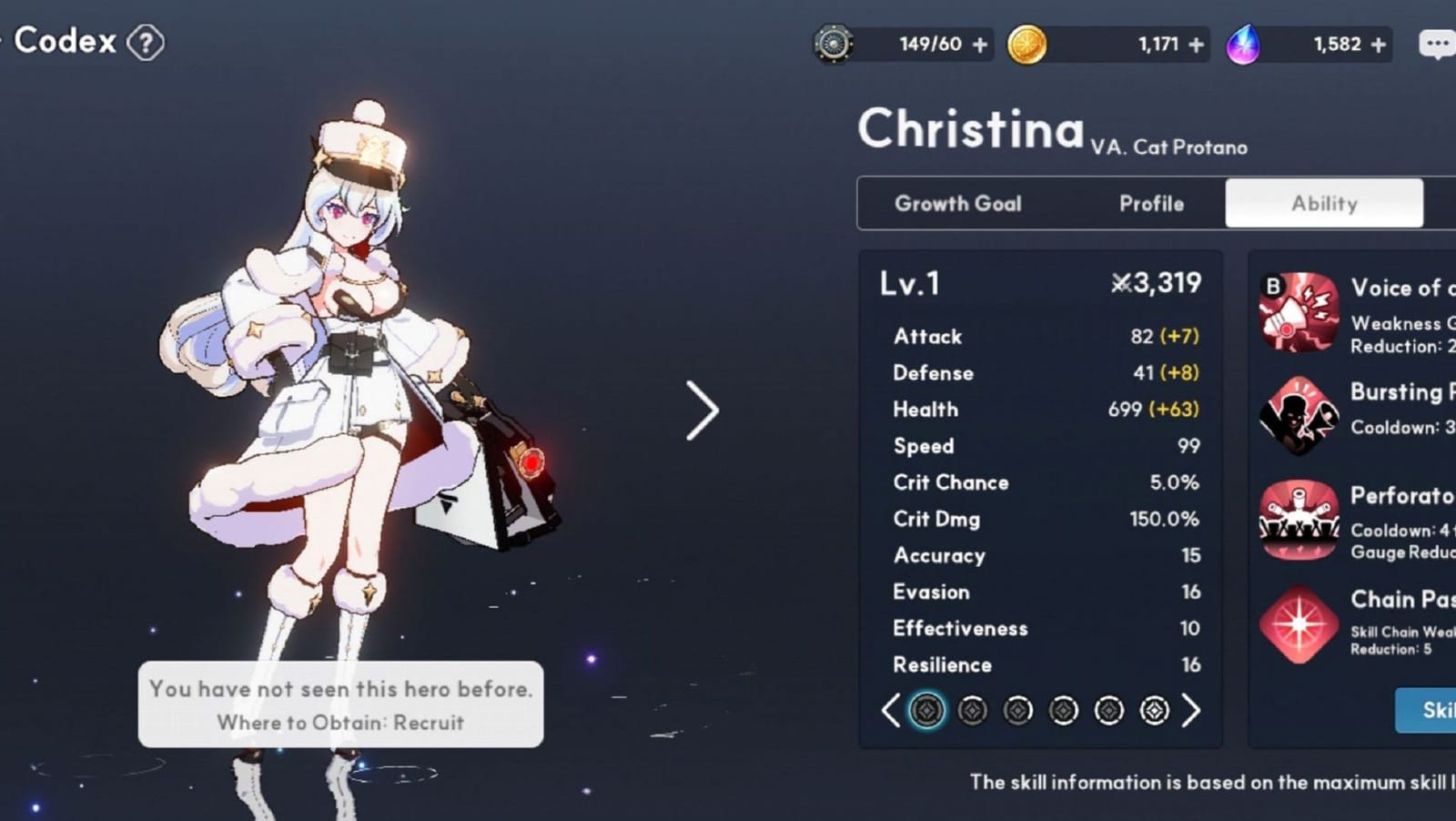
Task: Open the Growth Goal tab
Action: click(x=957, y=203)
